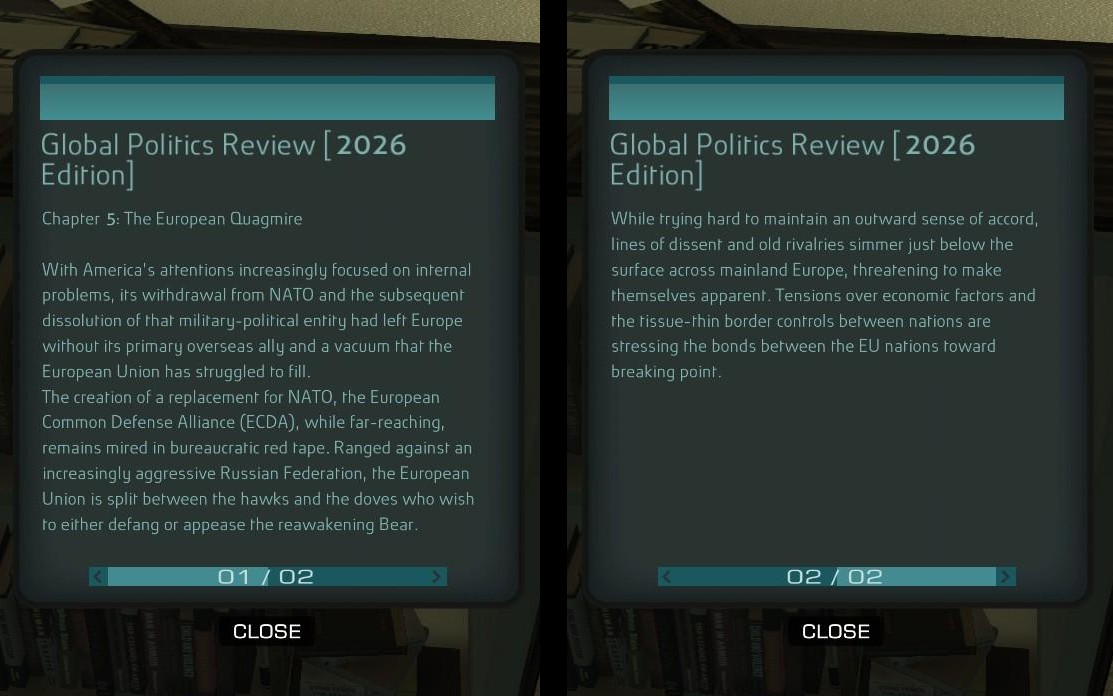Viewport: 1113px width, 696px height.
Task: Go to next page from 01 / 02
Action: click(x=436, y=577)
